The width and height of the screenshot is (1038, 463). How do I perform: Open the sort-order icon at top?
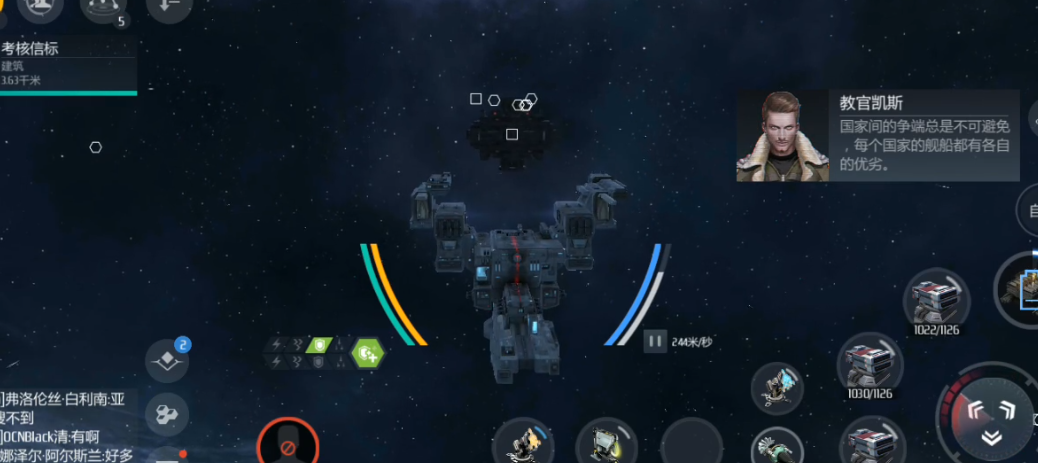pos(168,8)
